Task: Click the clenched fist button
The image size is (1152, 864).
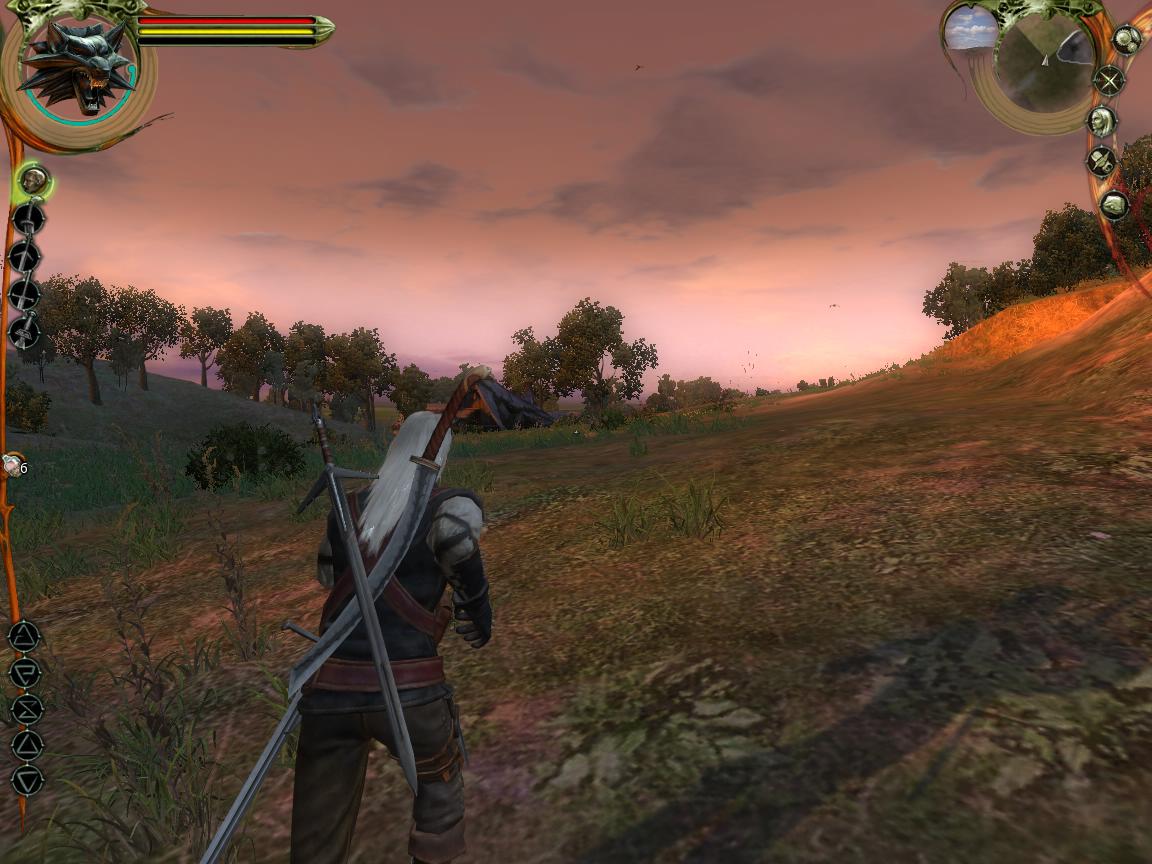Action: click(x=1113, y=205)
